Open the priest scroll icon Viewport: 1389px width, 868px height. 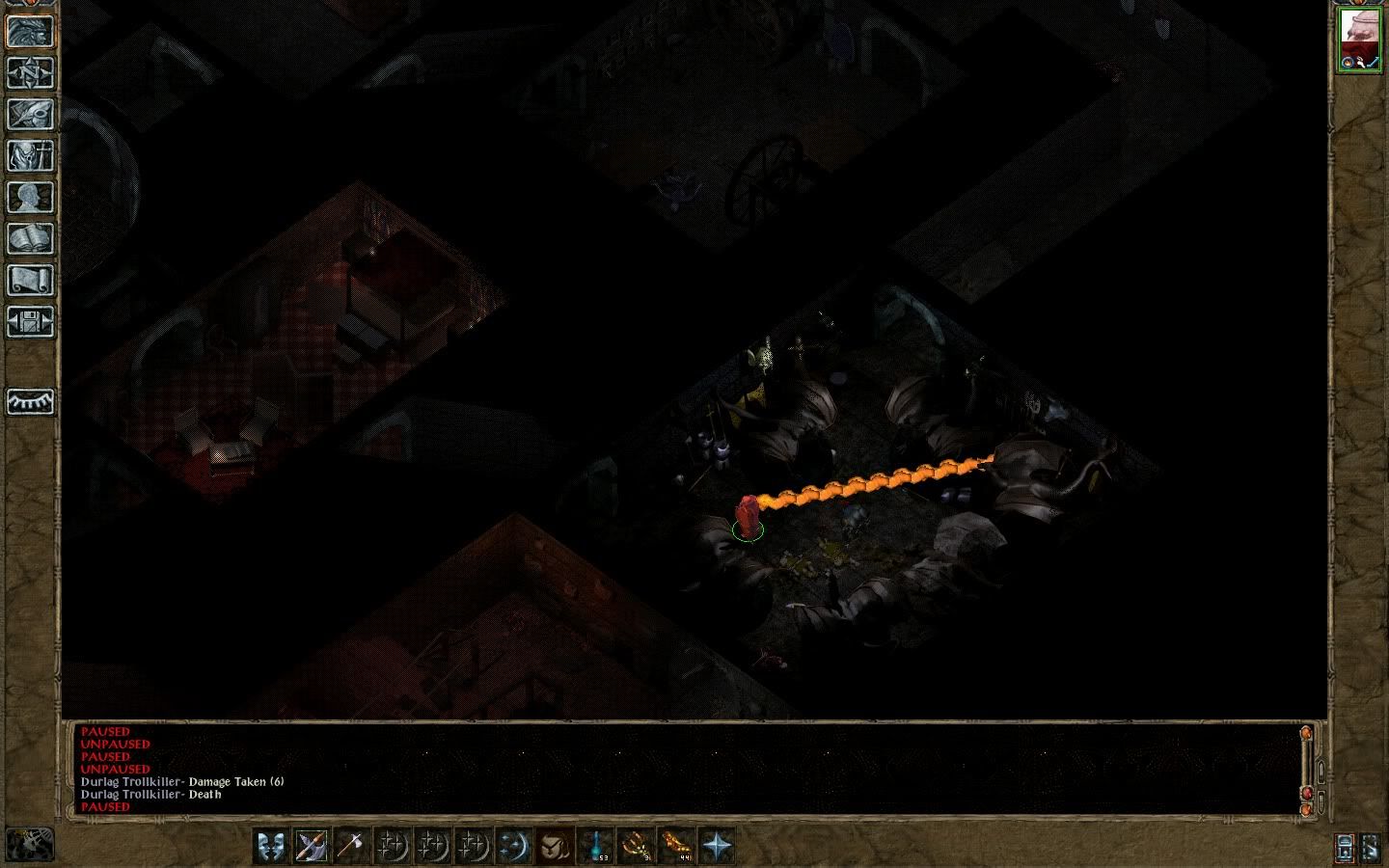click(x=30, y=281)
